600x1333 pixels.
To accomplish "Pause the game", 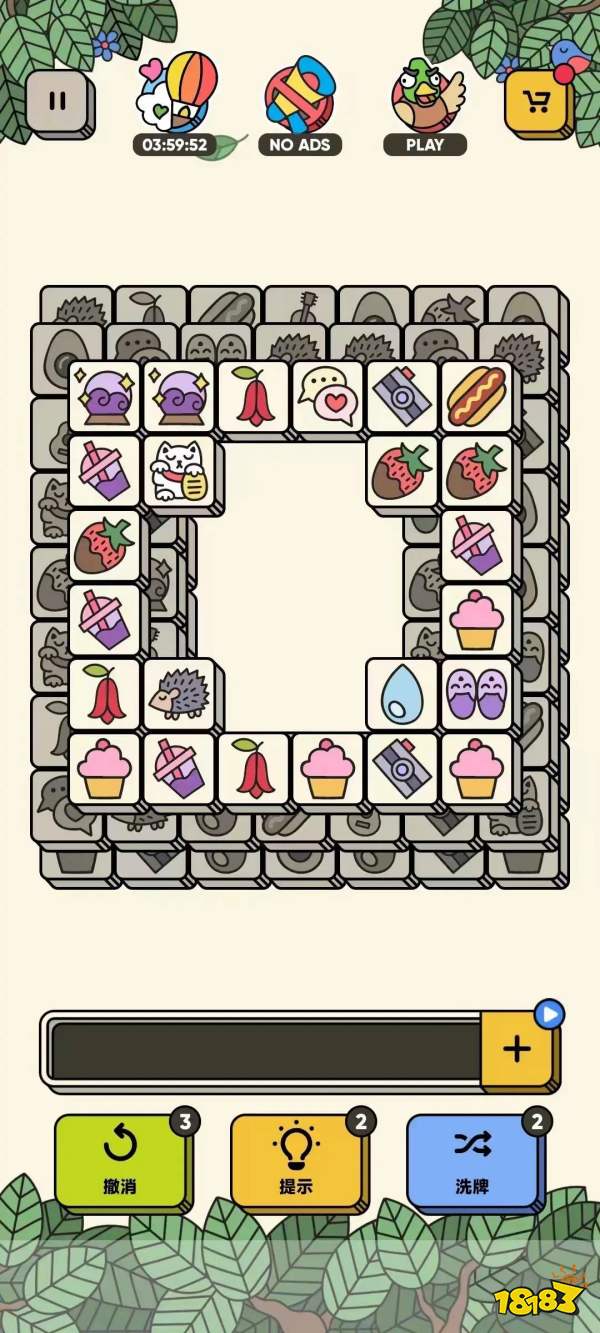I will coord(58,101).
